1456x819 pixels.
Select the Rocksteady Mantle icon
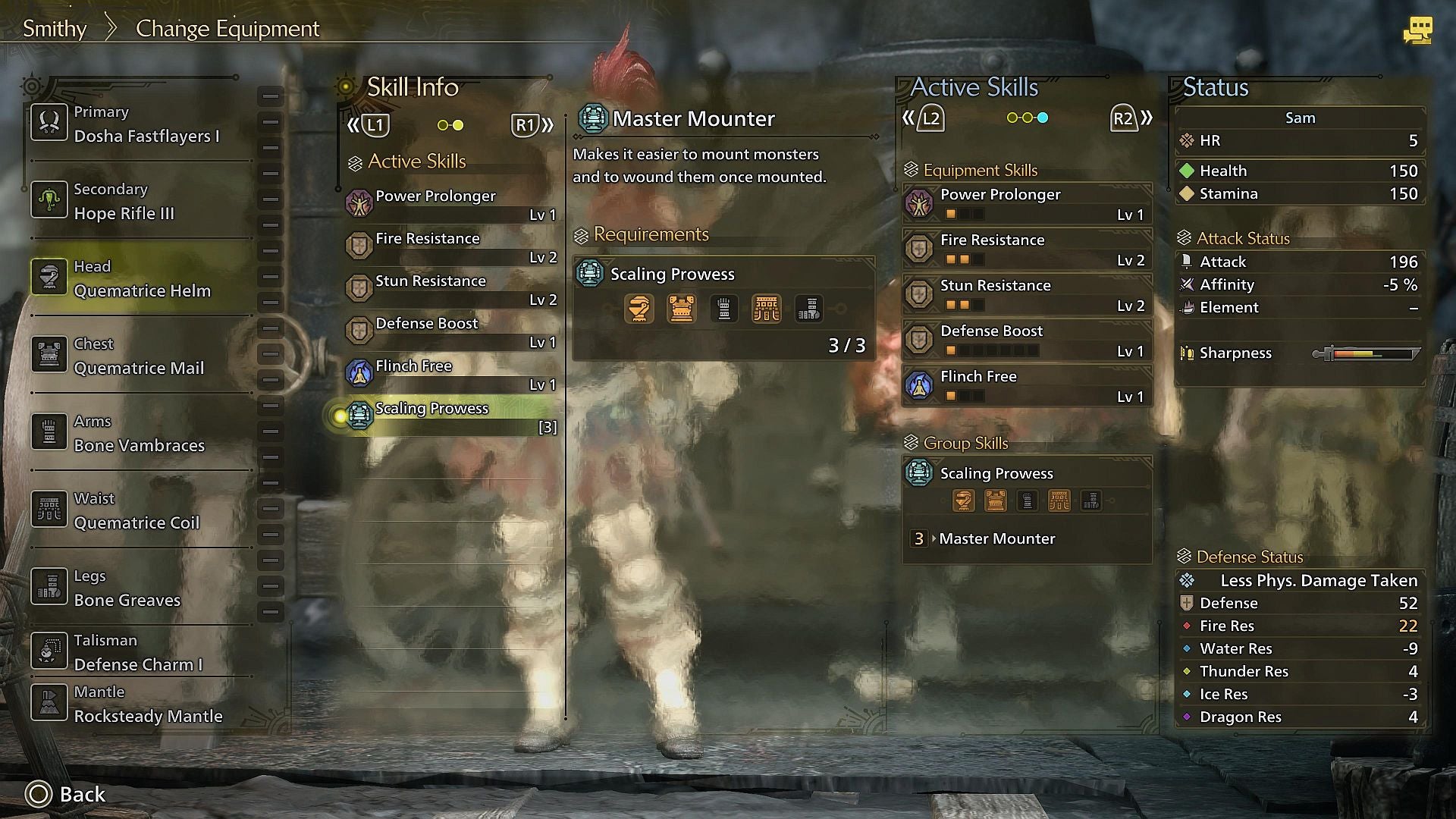pos(49,703)
